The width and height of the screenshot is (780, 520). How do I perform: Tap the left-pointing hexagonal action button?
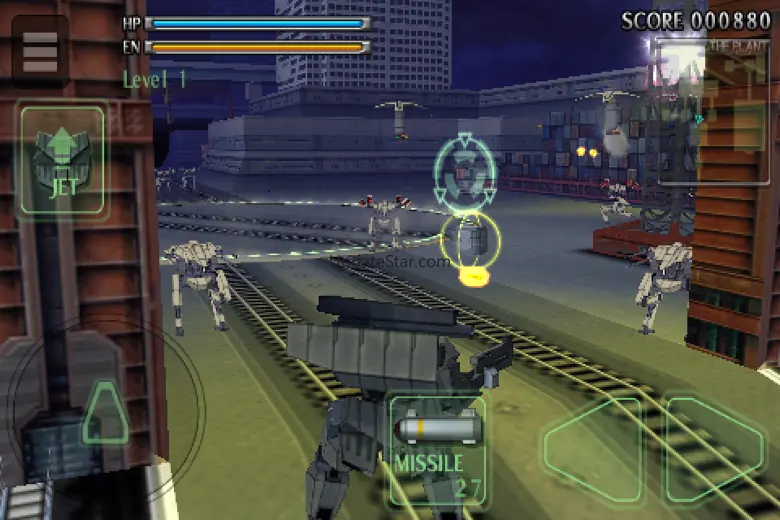(592, 447)
